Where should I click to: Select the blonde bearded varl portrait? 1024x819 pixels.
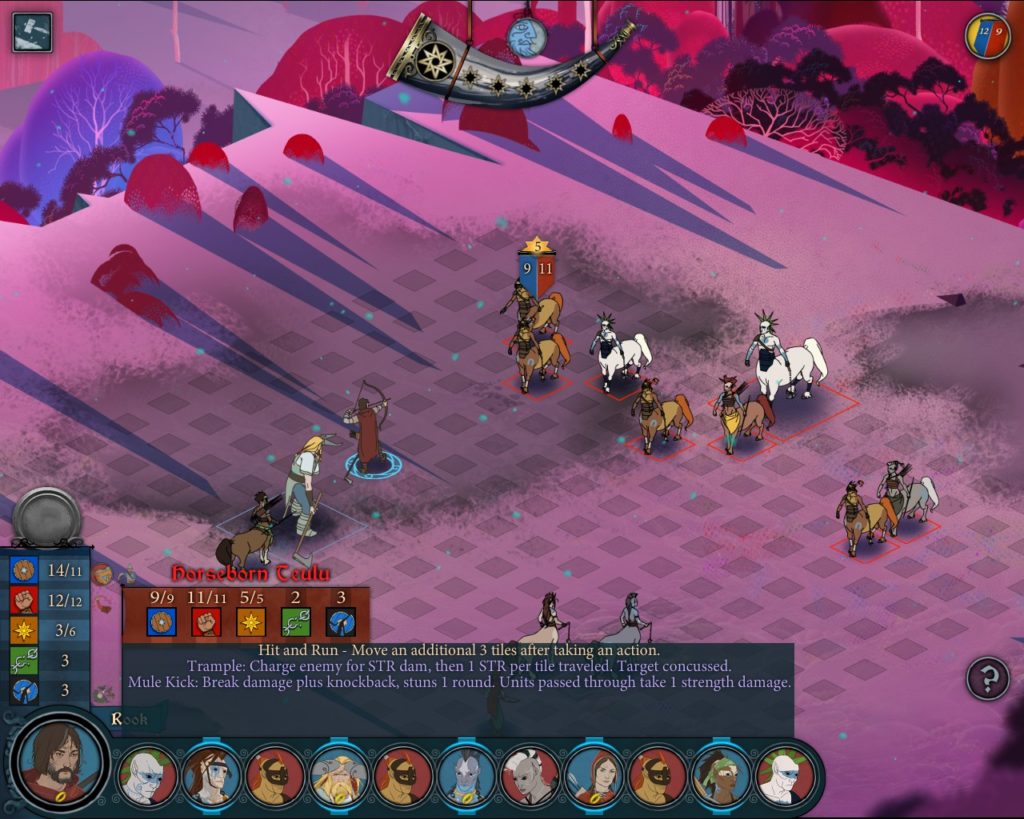(x=337, y=776)
